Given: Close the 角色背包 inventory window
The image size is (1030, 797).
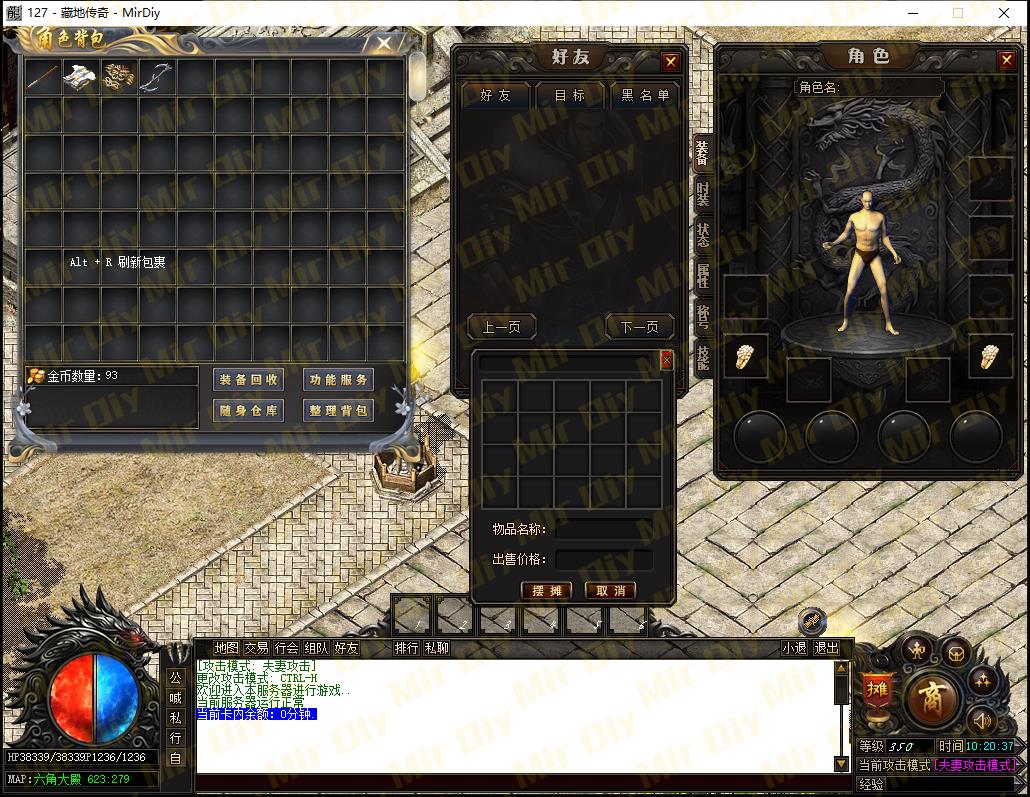Looking at the screenshot, I should (384, 44).
